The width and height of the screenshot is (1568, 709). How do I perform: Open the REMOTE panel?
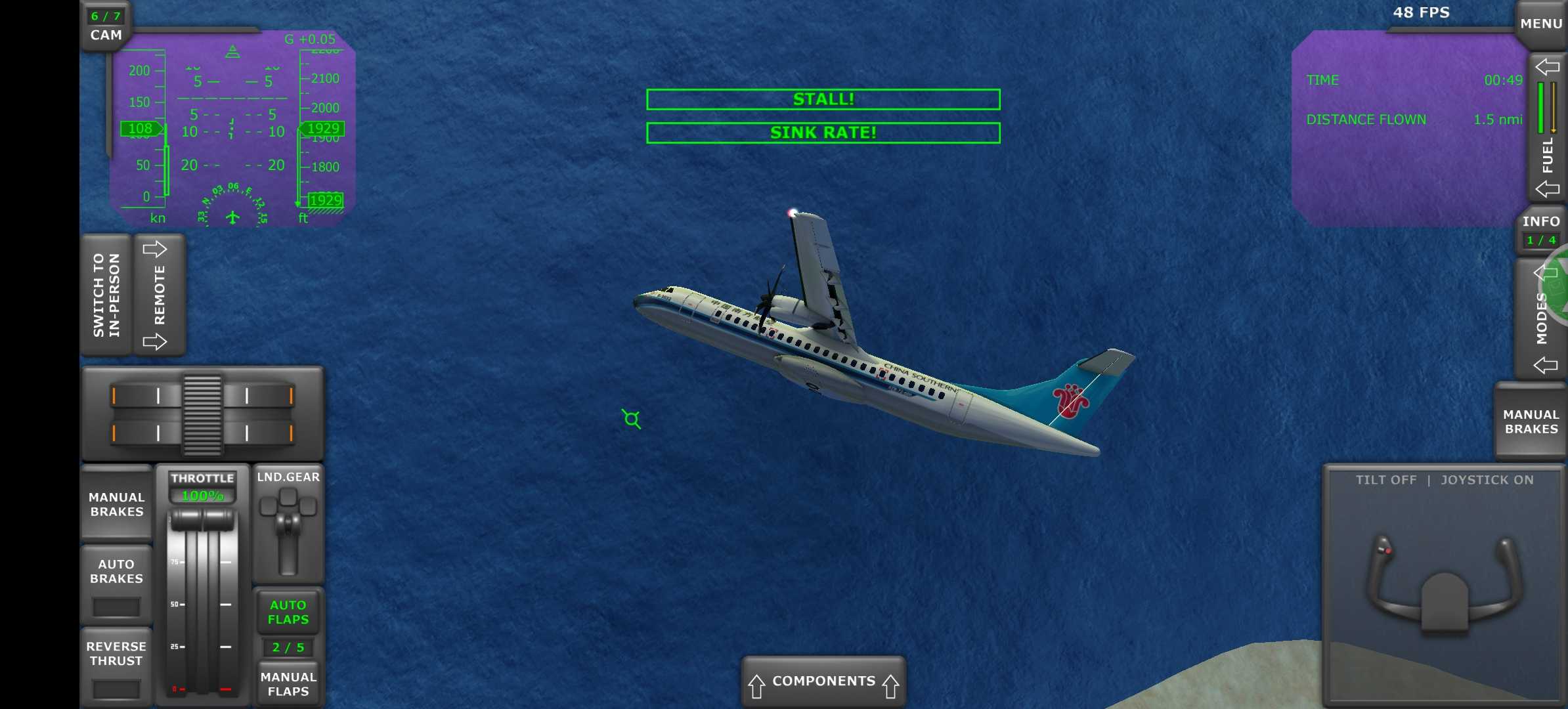coord(159,295)
